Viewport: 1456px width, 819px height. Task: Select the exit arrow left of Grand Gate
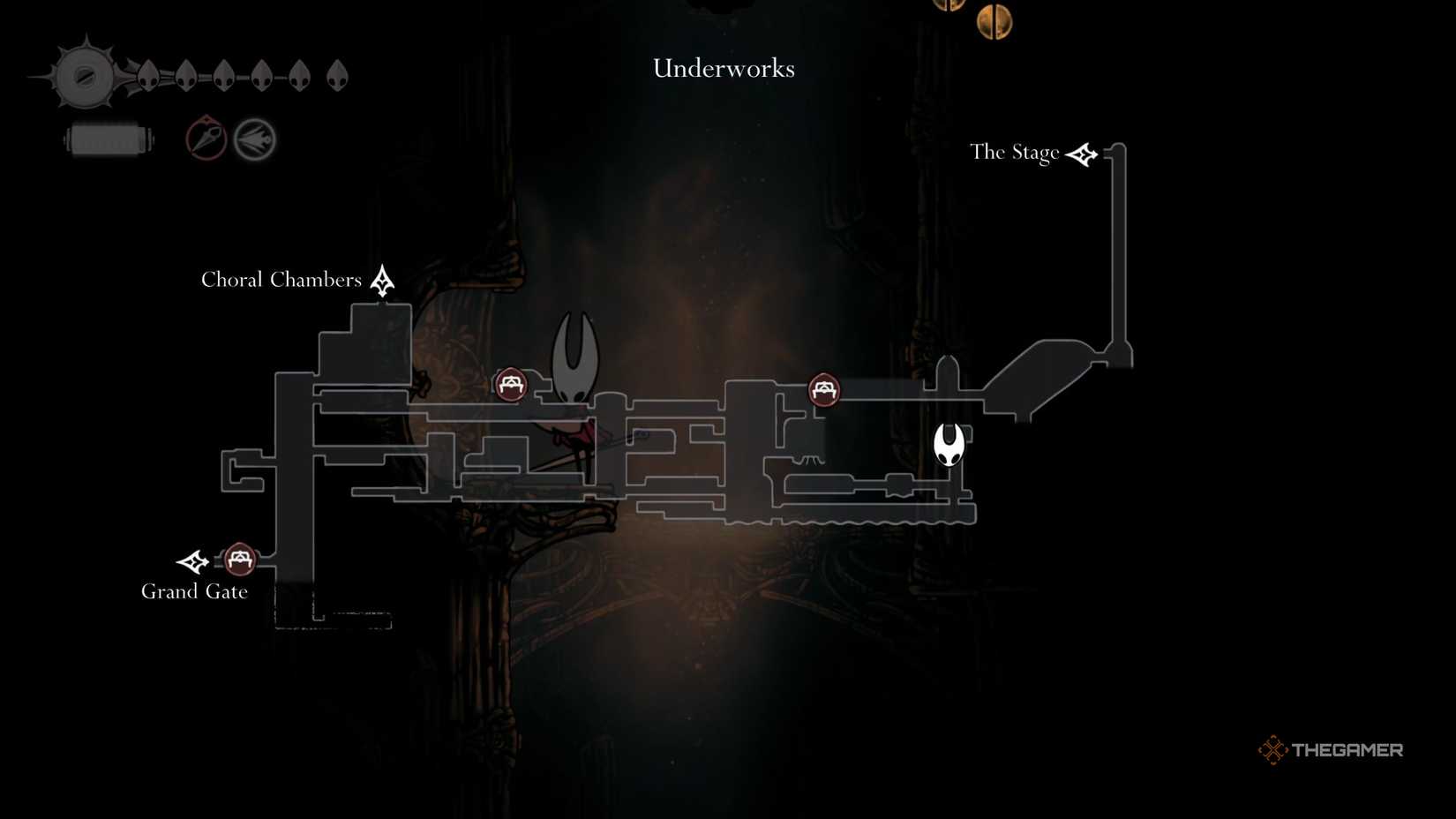(x=193, y=560)
